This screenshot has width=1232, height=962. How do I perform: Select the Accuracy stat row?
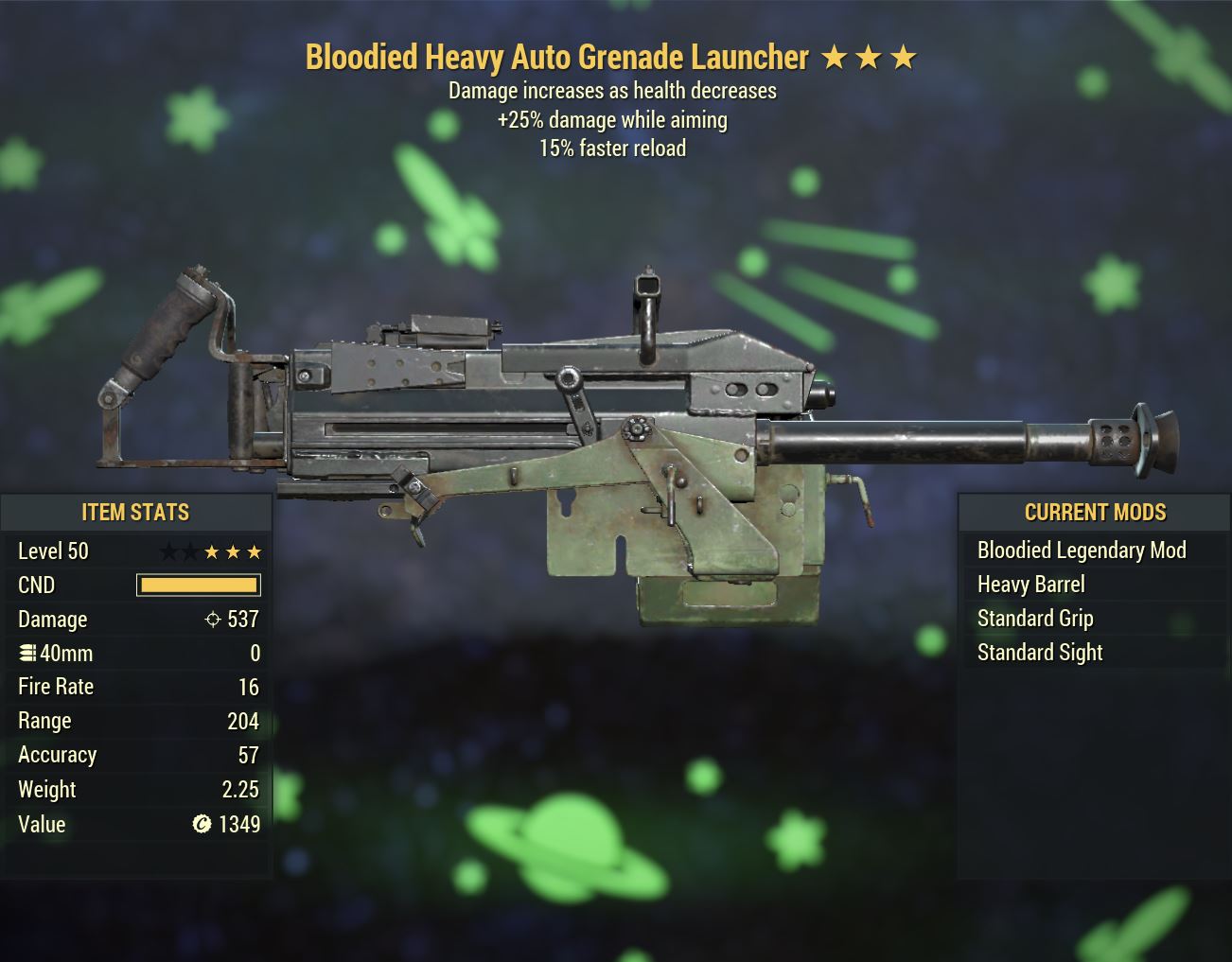click(x=136, y=754)
